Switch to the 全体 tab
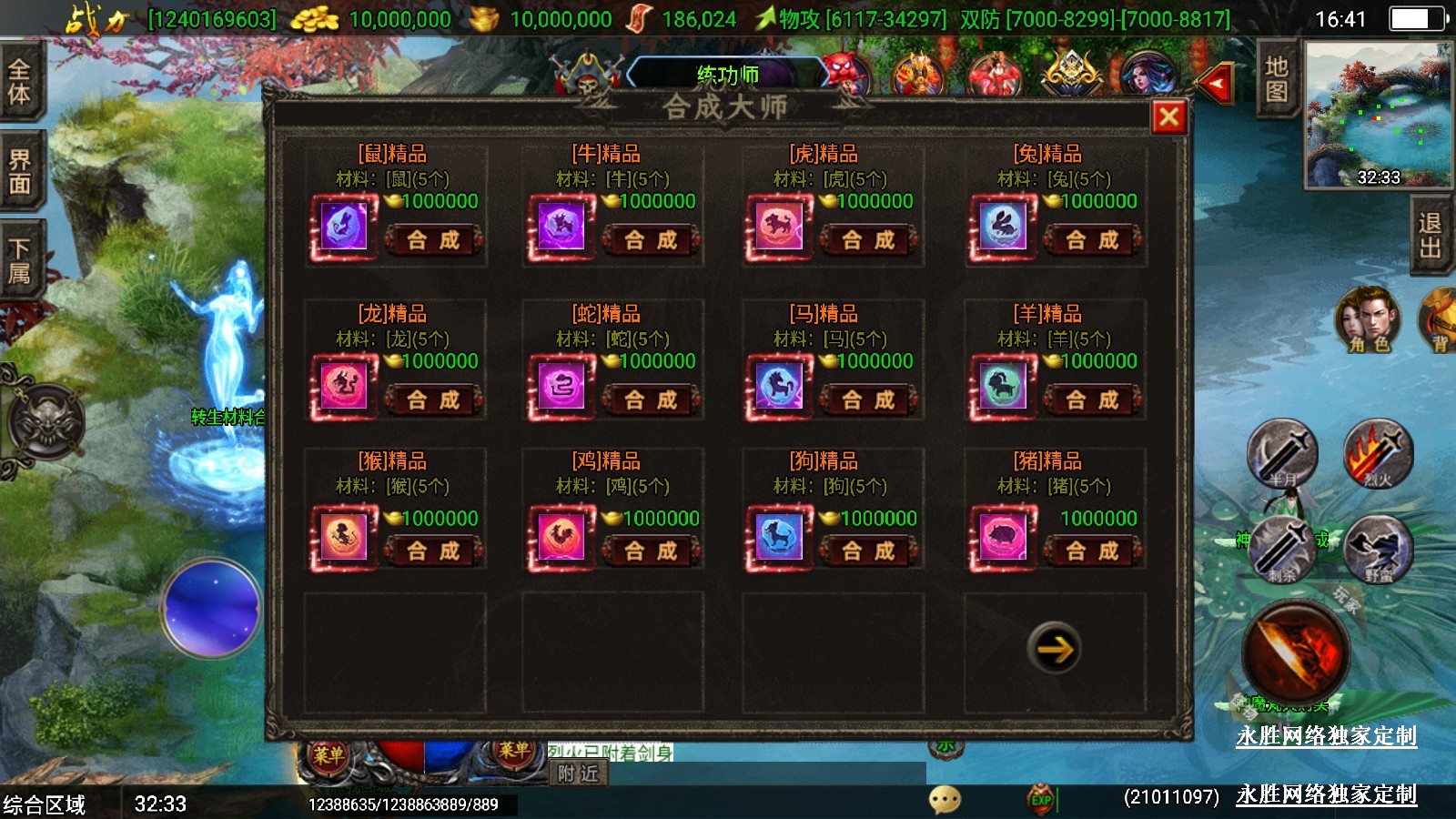 [x=20, y=82]
